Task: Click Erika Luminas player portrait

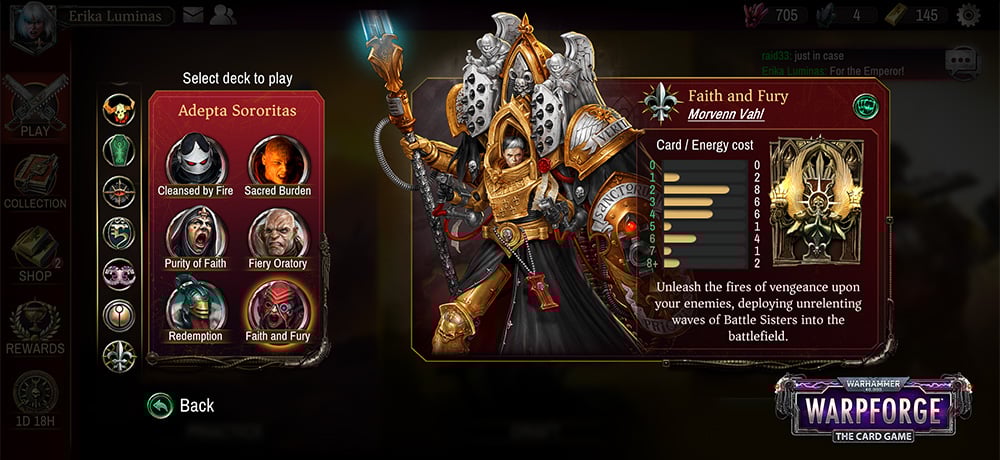Action: (x=28, y=22)
